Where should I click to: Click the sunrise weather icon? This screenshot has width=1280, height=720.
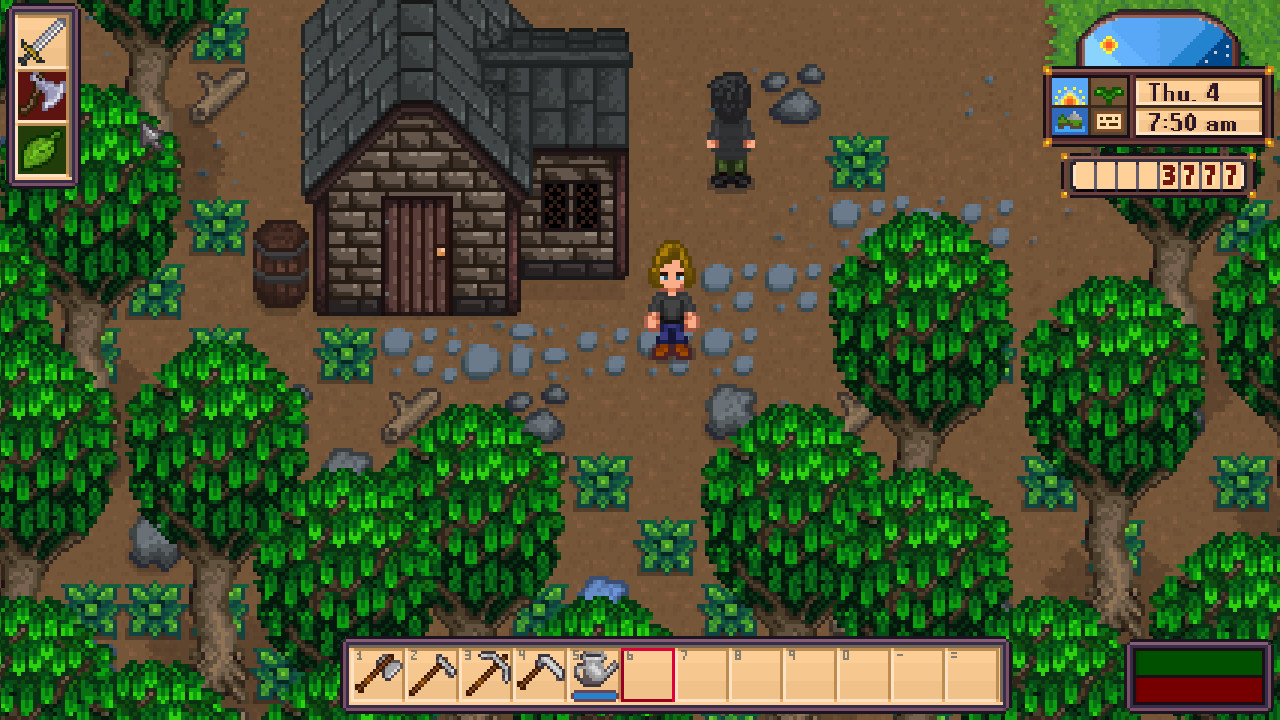[x=1070, y=93]
